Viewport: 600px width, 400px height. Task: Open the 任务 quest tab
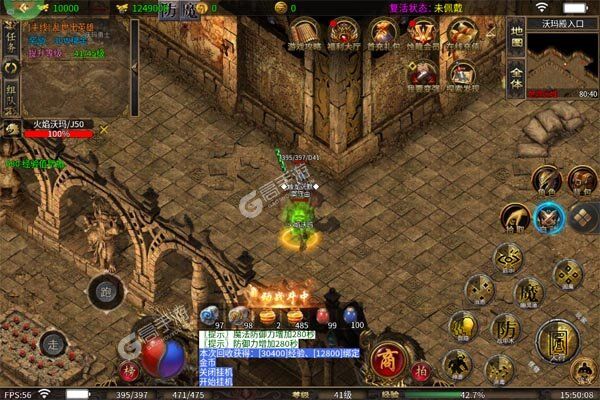coord(11,42)
